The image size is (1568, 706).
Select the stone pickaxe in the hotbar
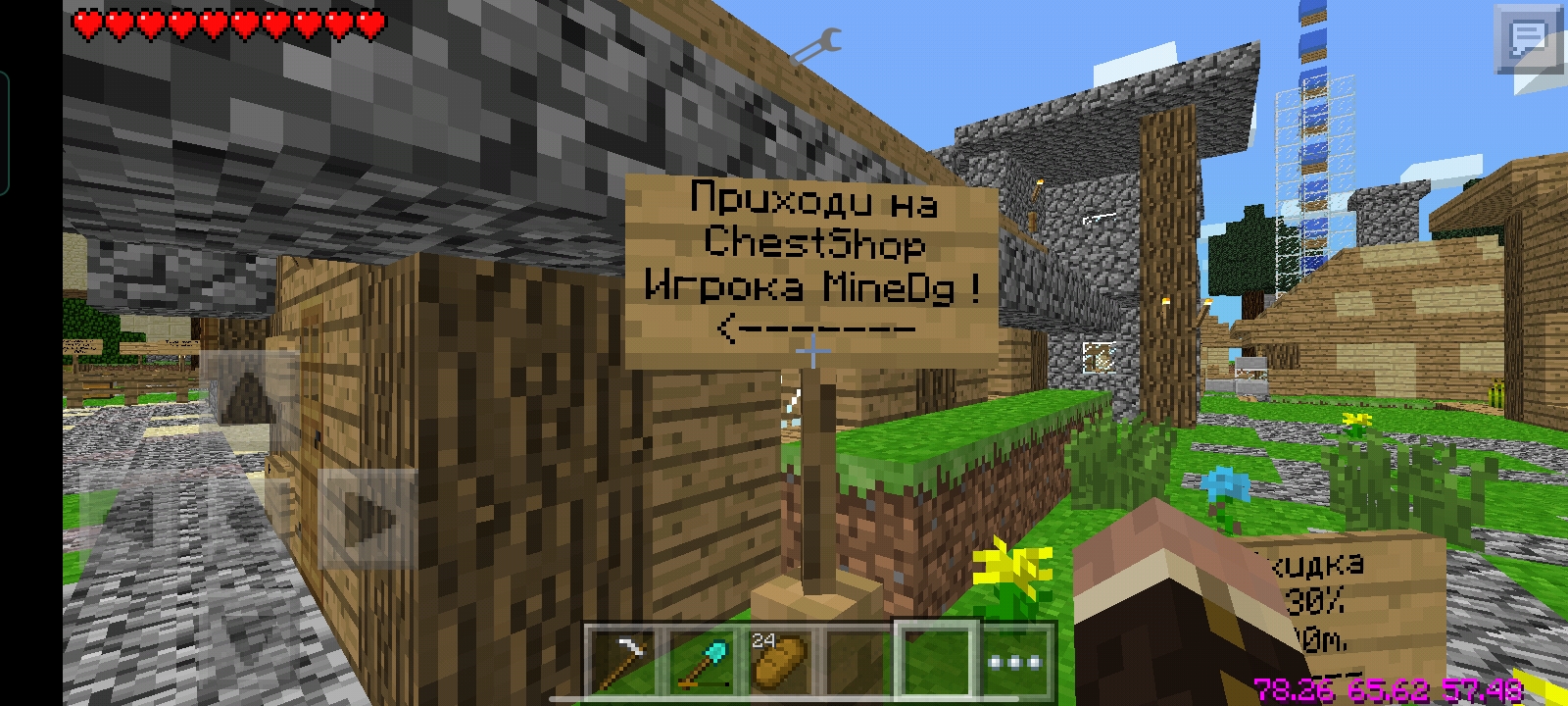click(625, 652)
